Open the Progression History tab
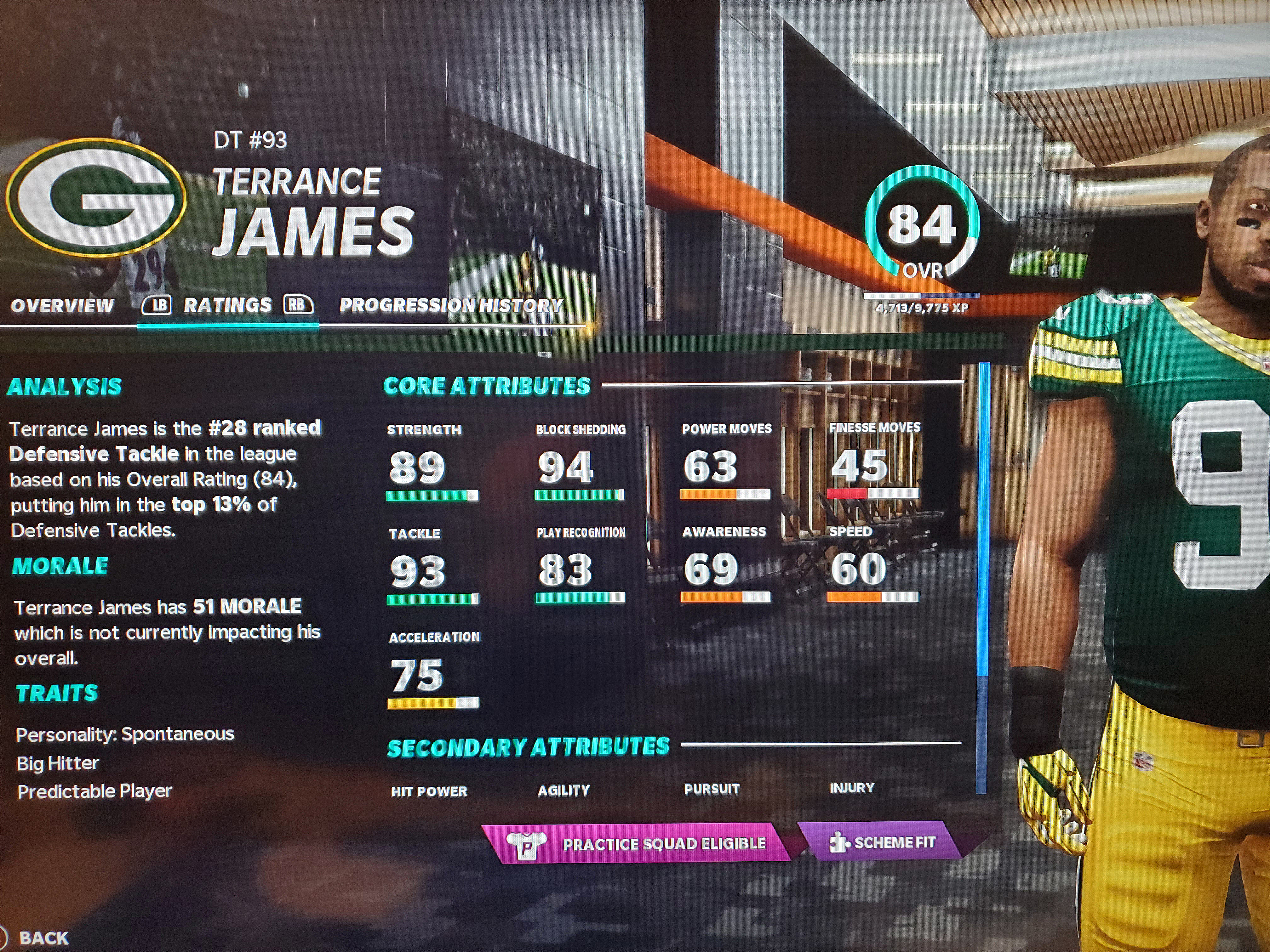 tap(451, 305)
